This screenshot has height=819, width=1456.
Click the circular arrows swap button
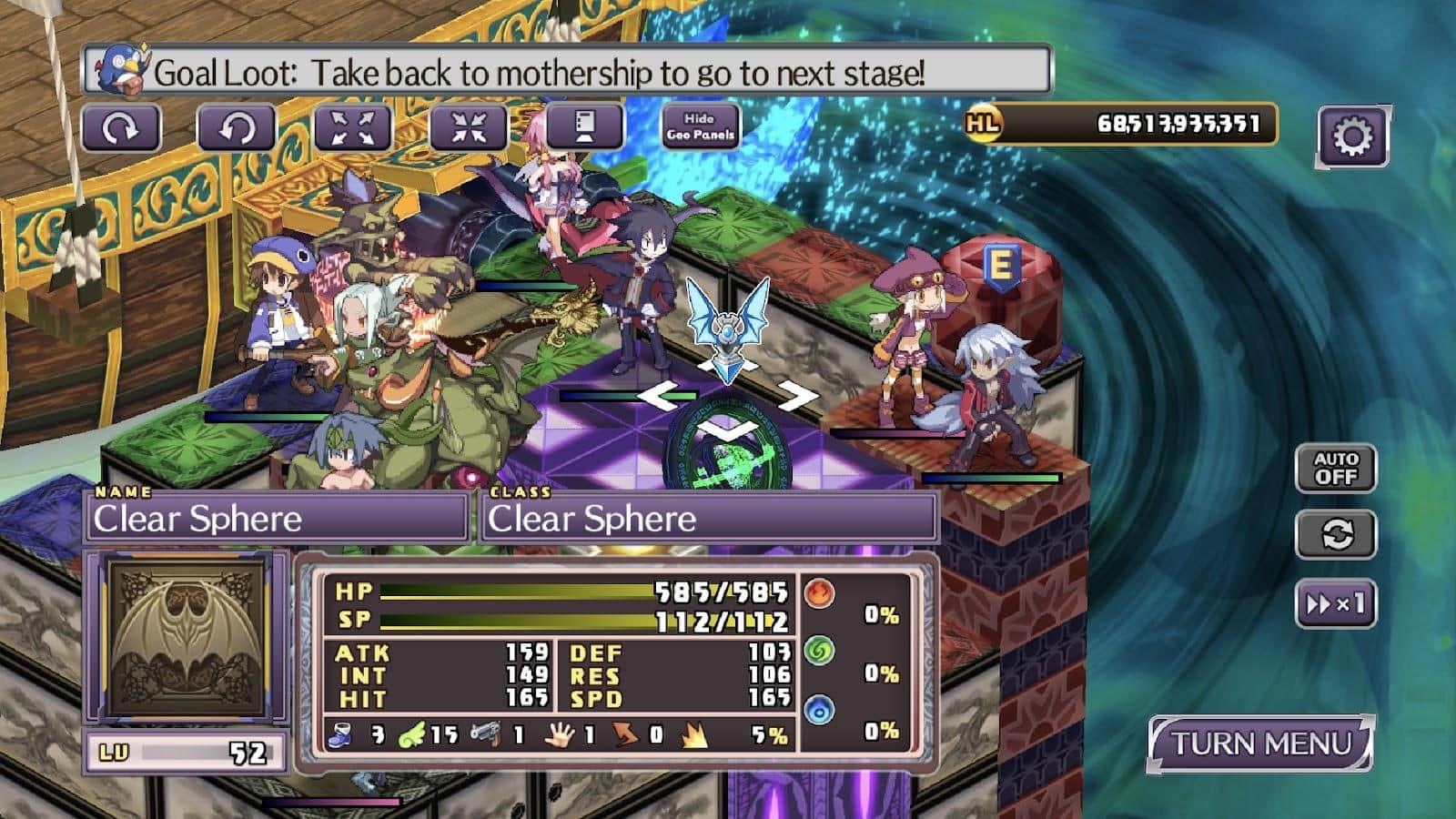[1335, 534]
